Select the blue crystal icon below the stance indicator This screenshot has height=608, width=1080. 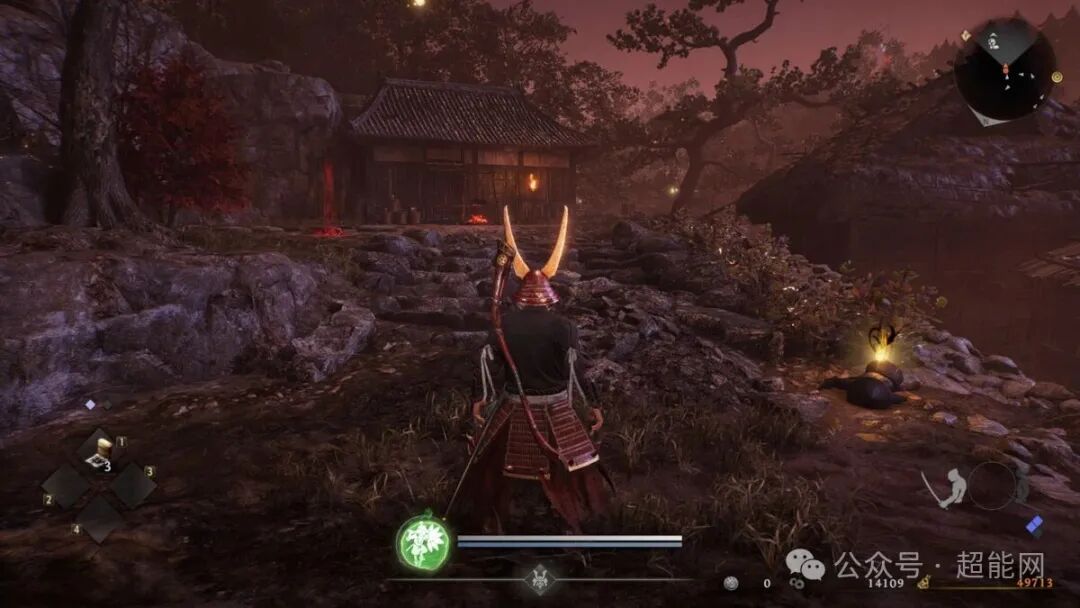[x=1034, y=525]
